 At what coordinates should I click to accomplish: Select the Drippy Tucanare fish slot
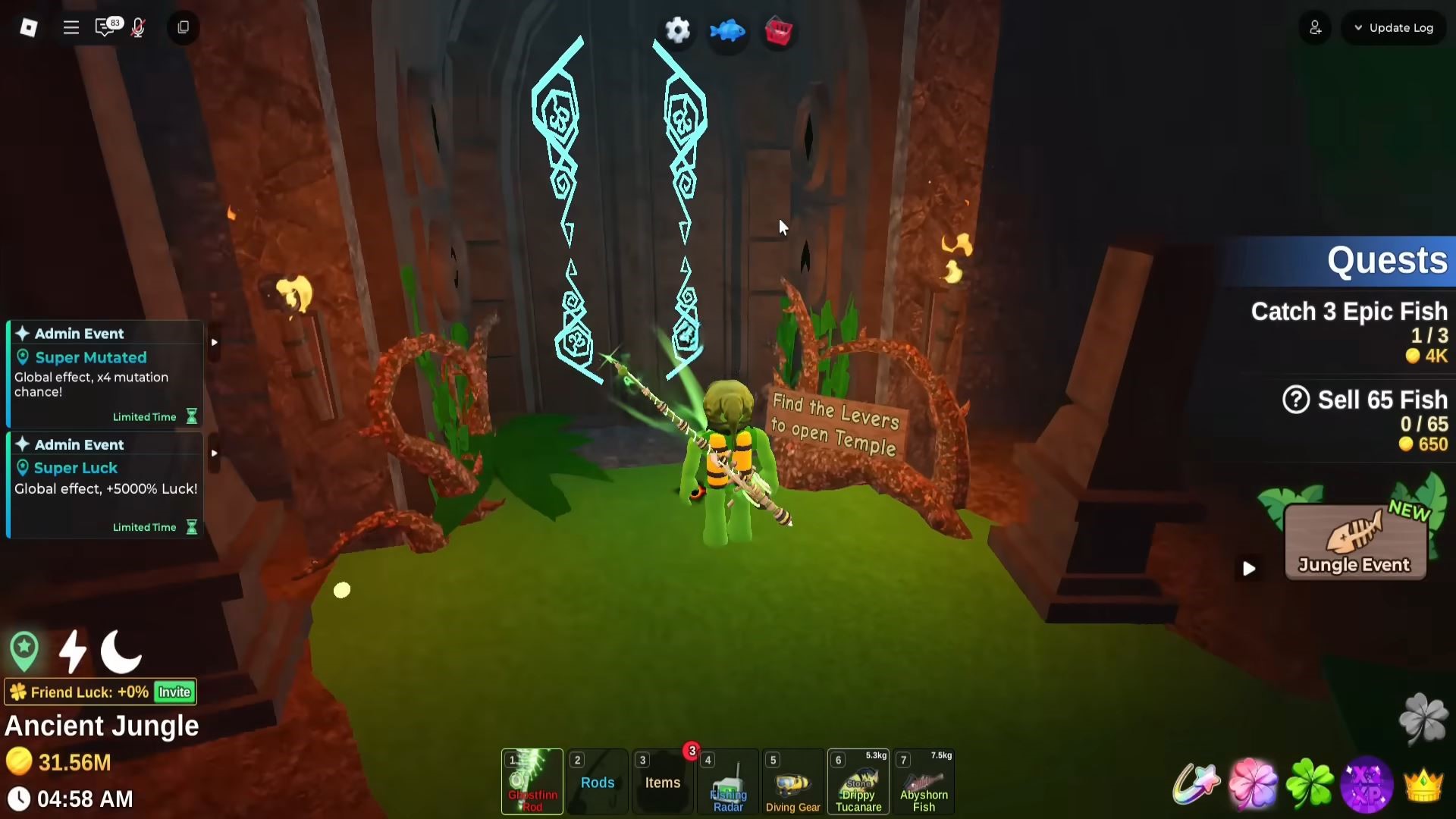[858, 782]
